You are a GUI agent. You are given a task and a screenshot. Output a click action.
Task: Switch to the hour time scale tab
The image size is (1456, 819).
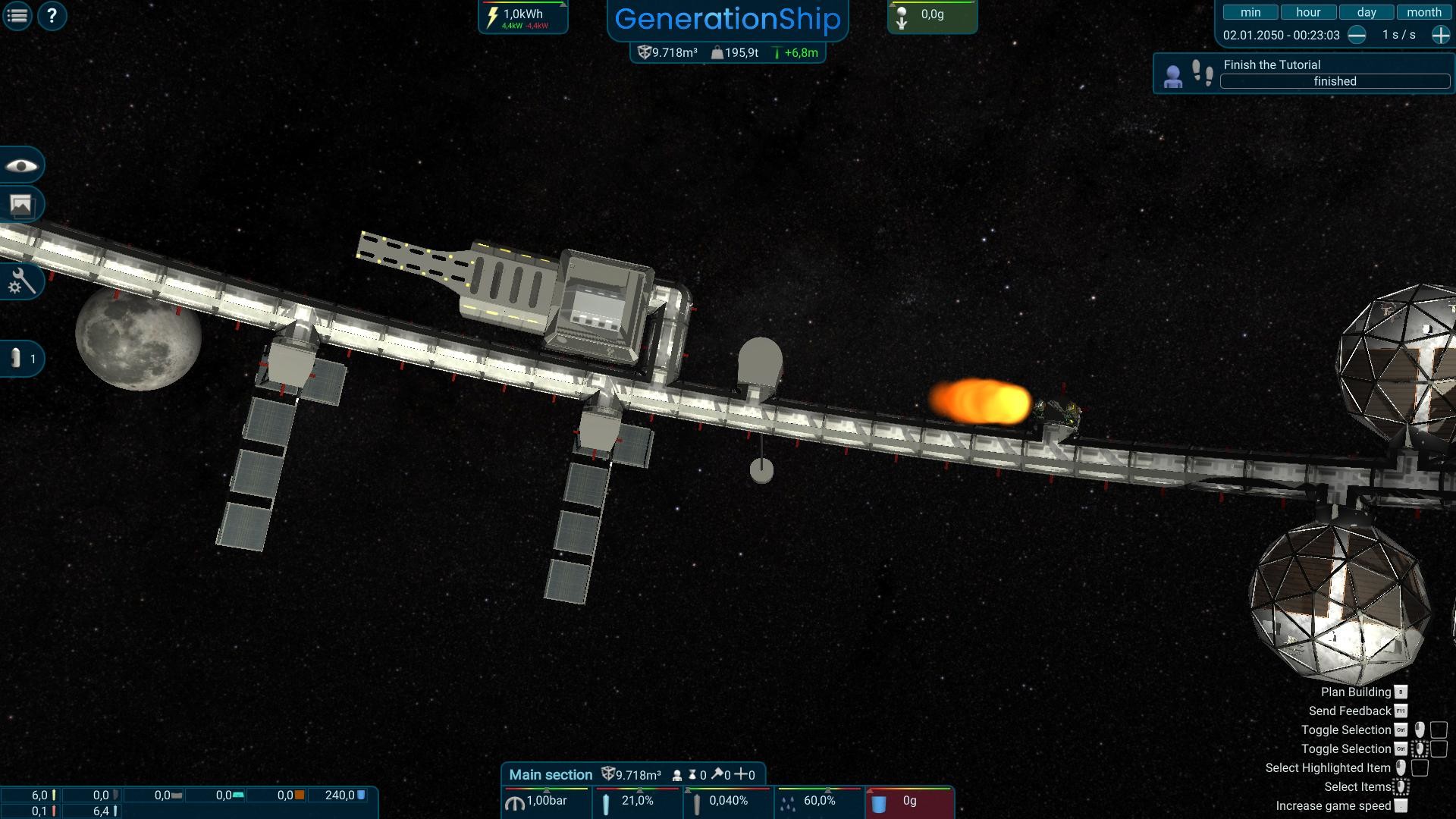point(1307,11)
